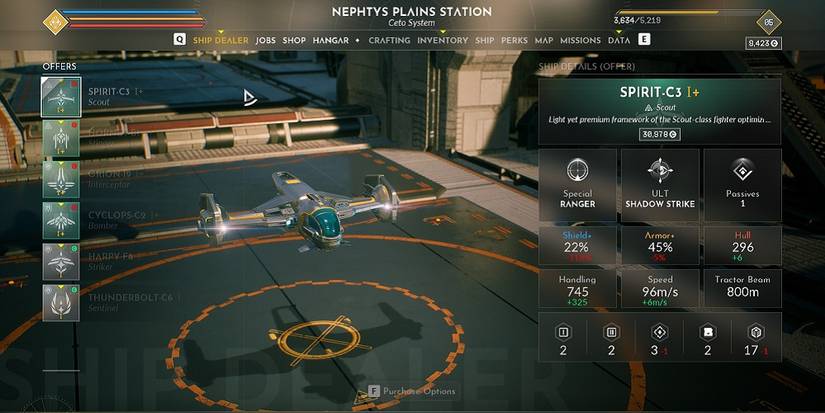View the Missions tab
Screen dimensions: 825x413
pos(580,40)
